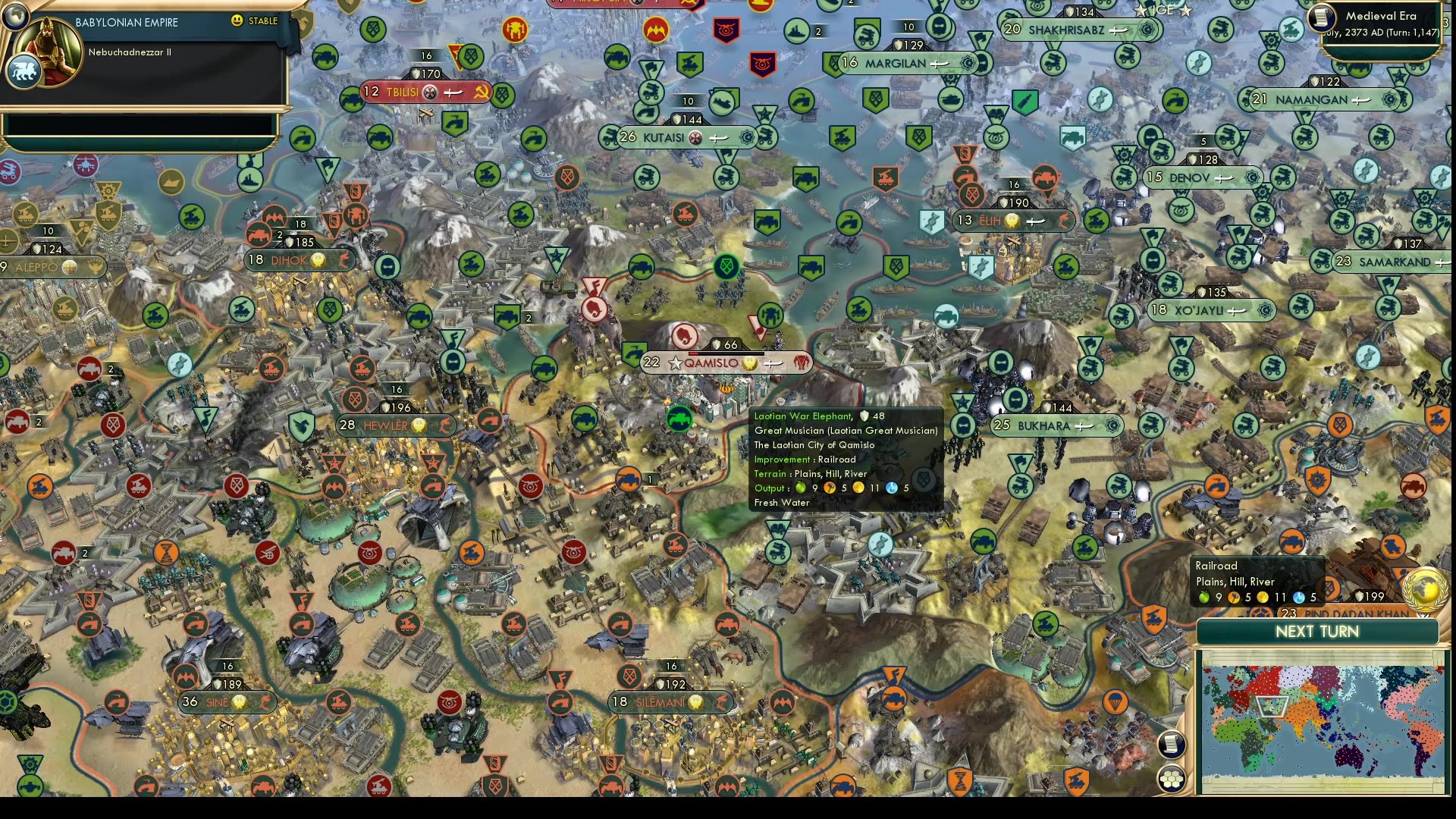Click the STABLE happiness smiley icon
Image resolution: width=1456 pixels, height=819 pixels.
236,21
